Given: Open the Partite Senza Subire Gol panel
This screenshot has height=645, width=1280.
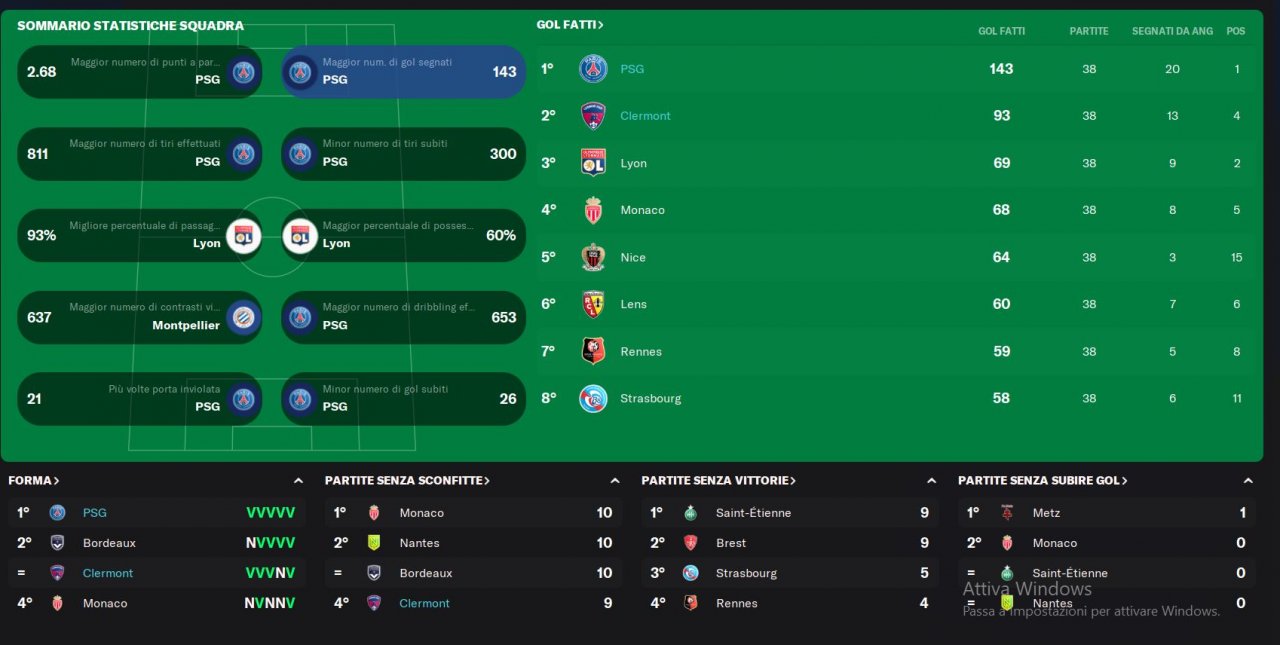Looking at the screenshot, I should coord(1042,481).
